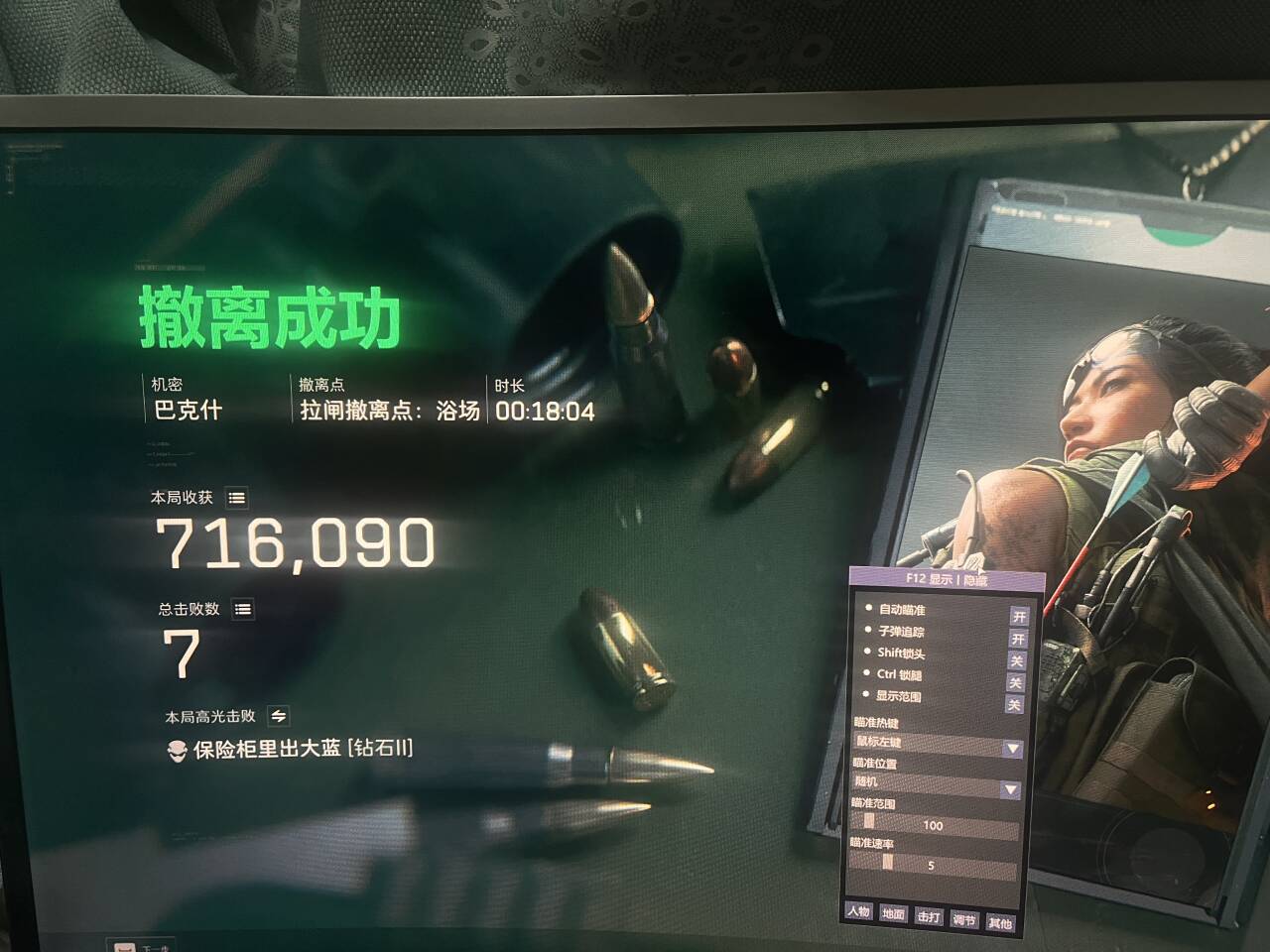
Task: Switch to the 其他 tab
Action: (1000, 920)
